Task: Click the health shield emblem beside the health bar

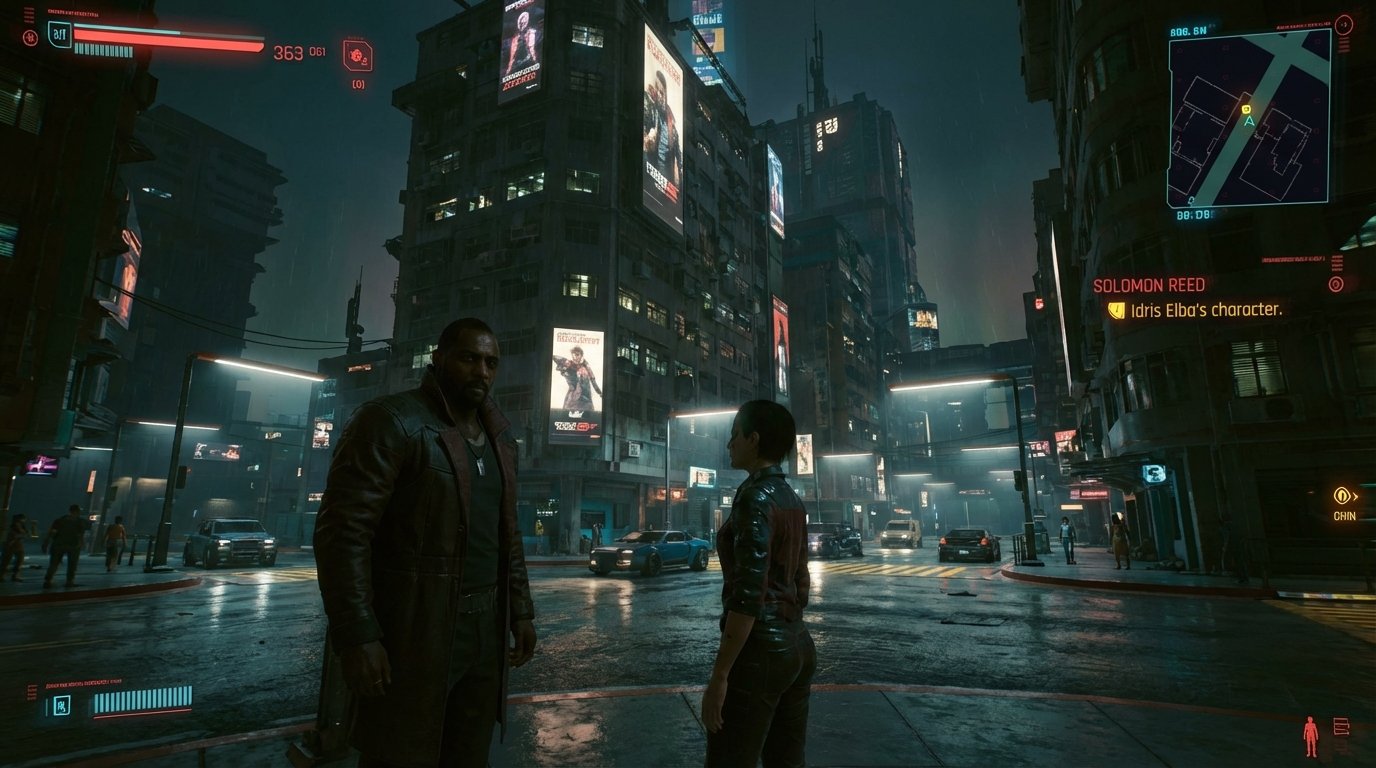Action: [60, 35]
